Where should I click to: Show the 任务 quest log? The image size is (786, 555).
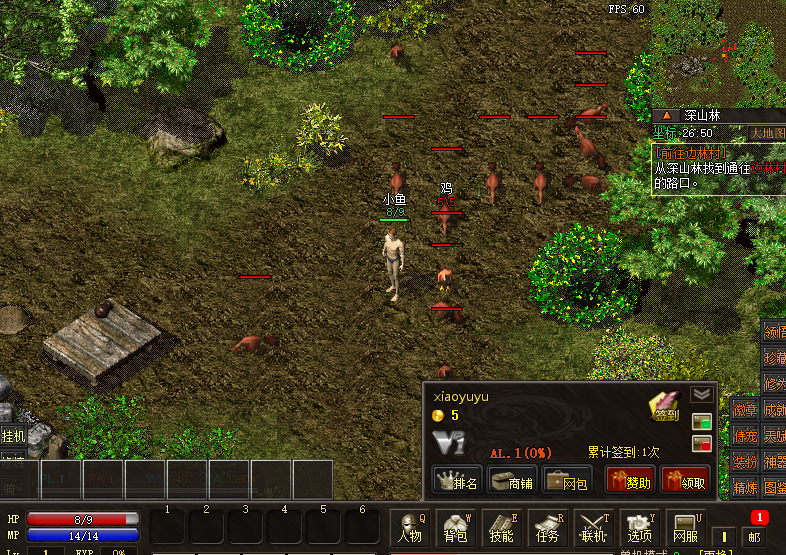pos(548,527)
